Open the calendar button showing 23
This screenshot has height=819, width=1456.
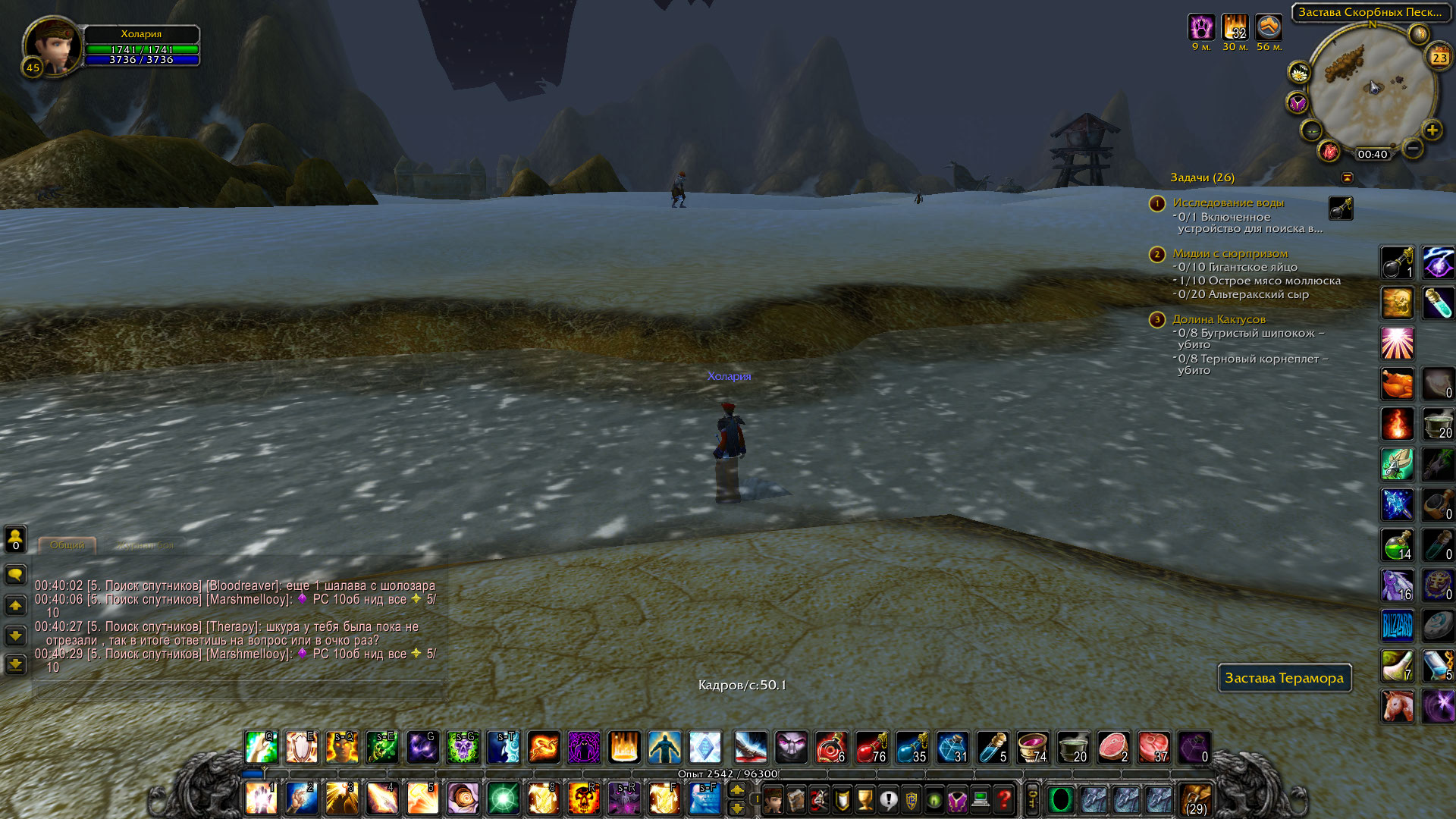[x=1439, y=57]
